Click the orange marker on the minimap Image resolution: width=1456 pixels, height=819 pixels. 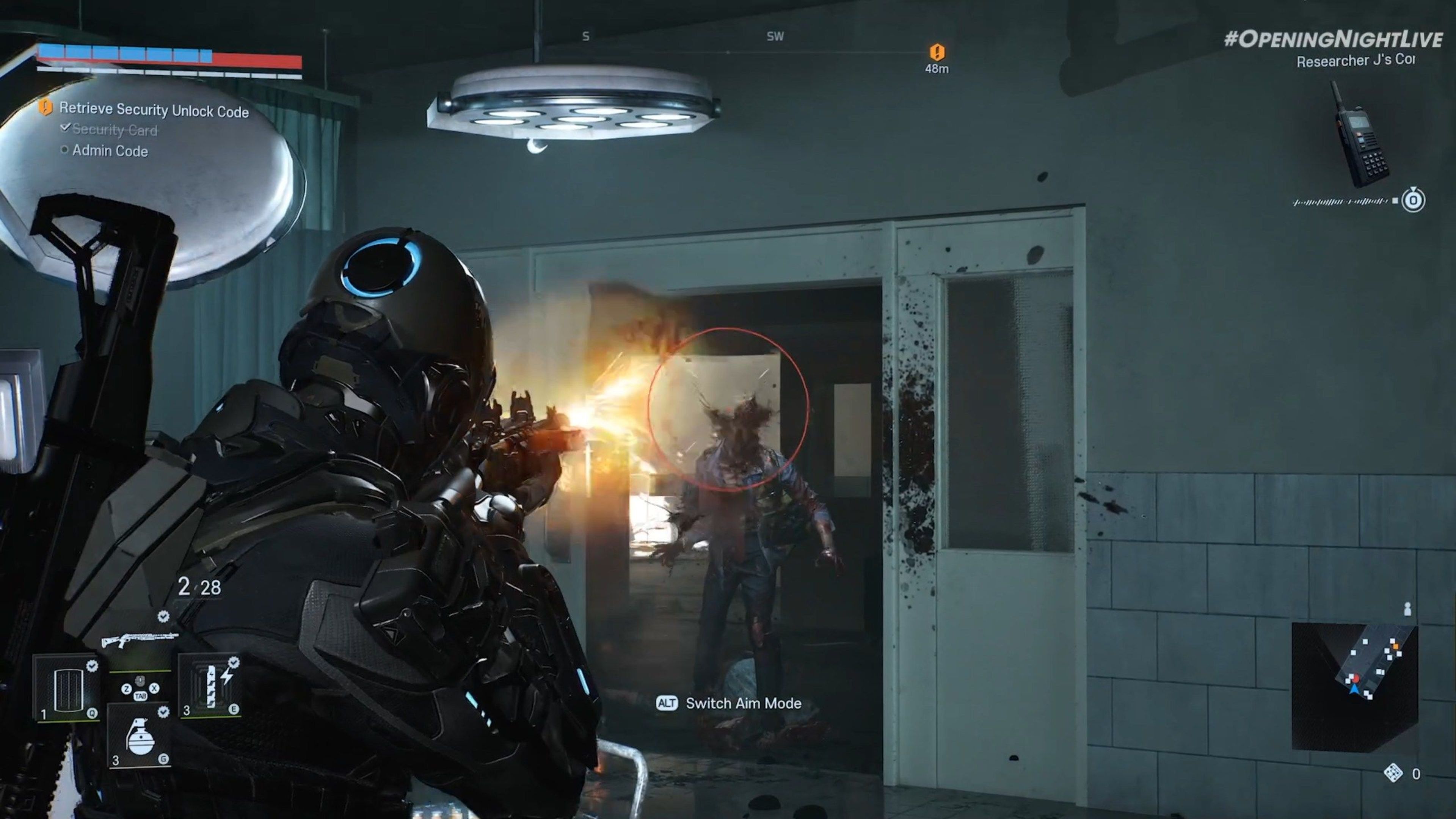click(1395, 645)
